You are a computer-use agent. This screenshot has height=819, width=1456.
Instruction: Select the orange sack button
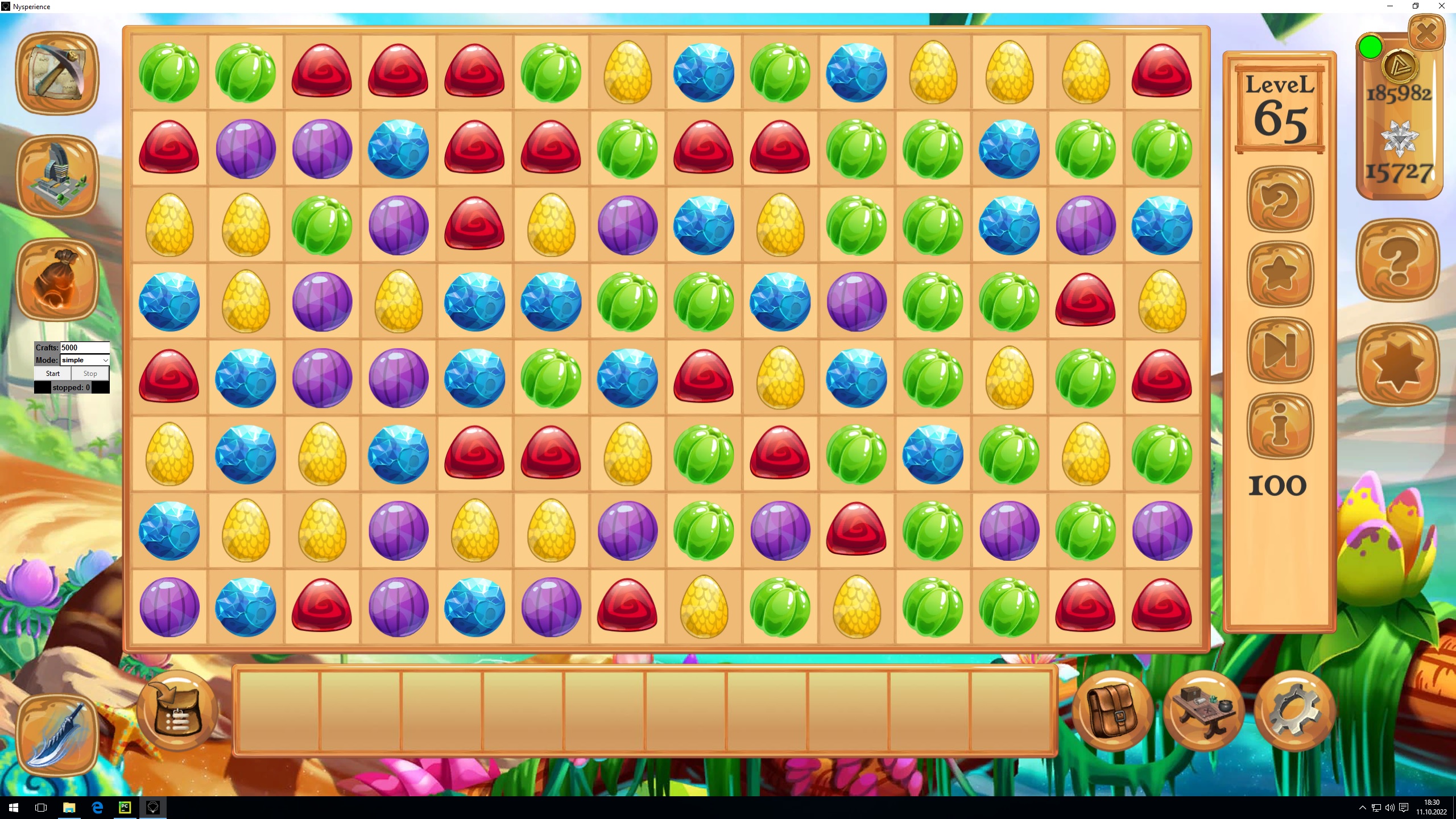tap(57, 280)
